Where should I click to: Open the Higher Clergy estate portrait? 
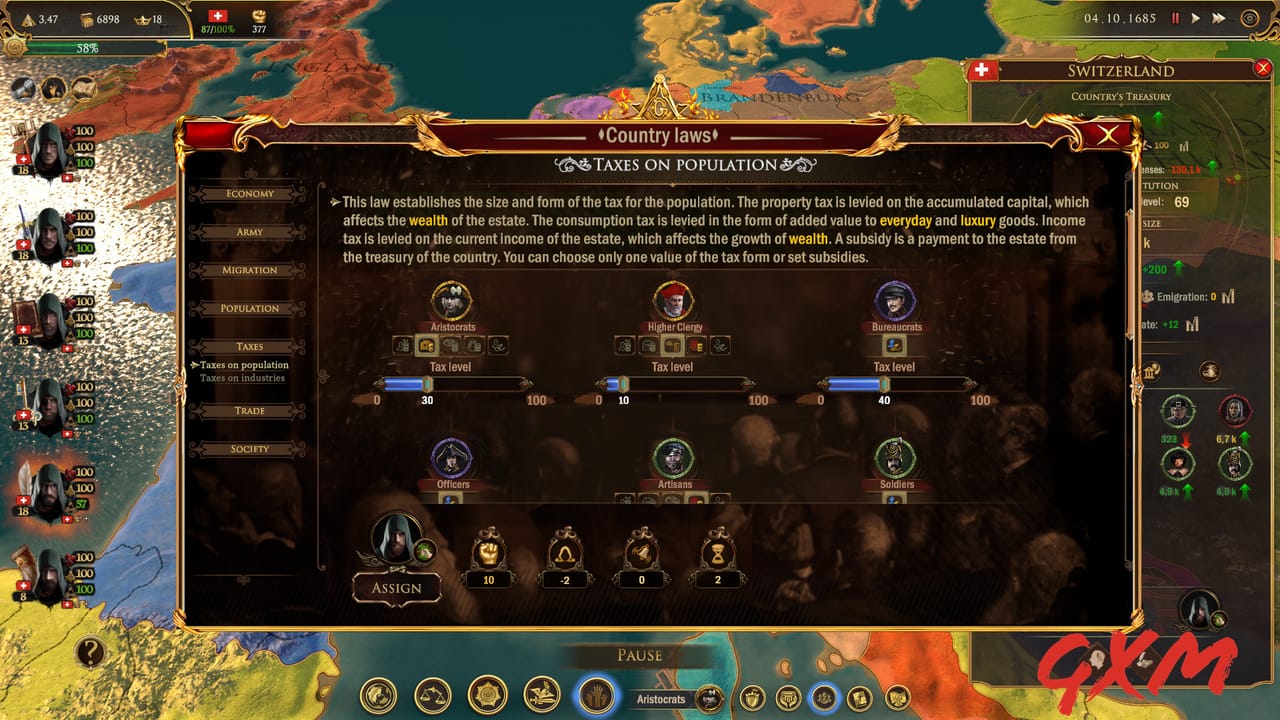(x=673, y=301)
